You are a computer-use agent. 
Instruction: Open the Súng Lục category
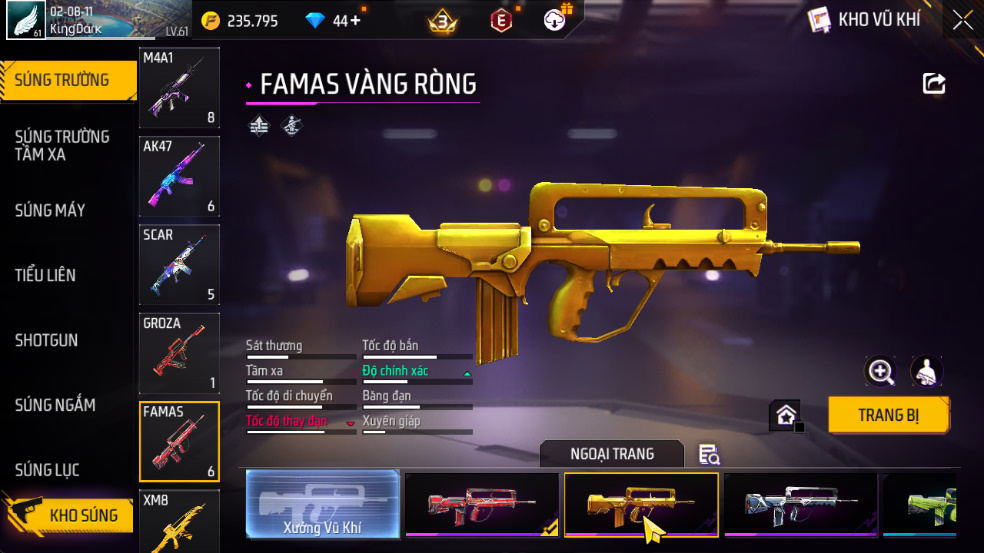pyautogui.click(x=47, y=470)
